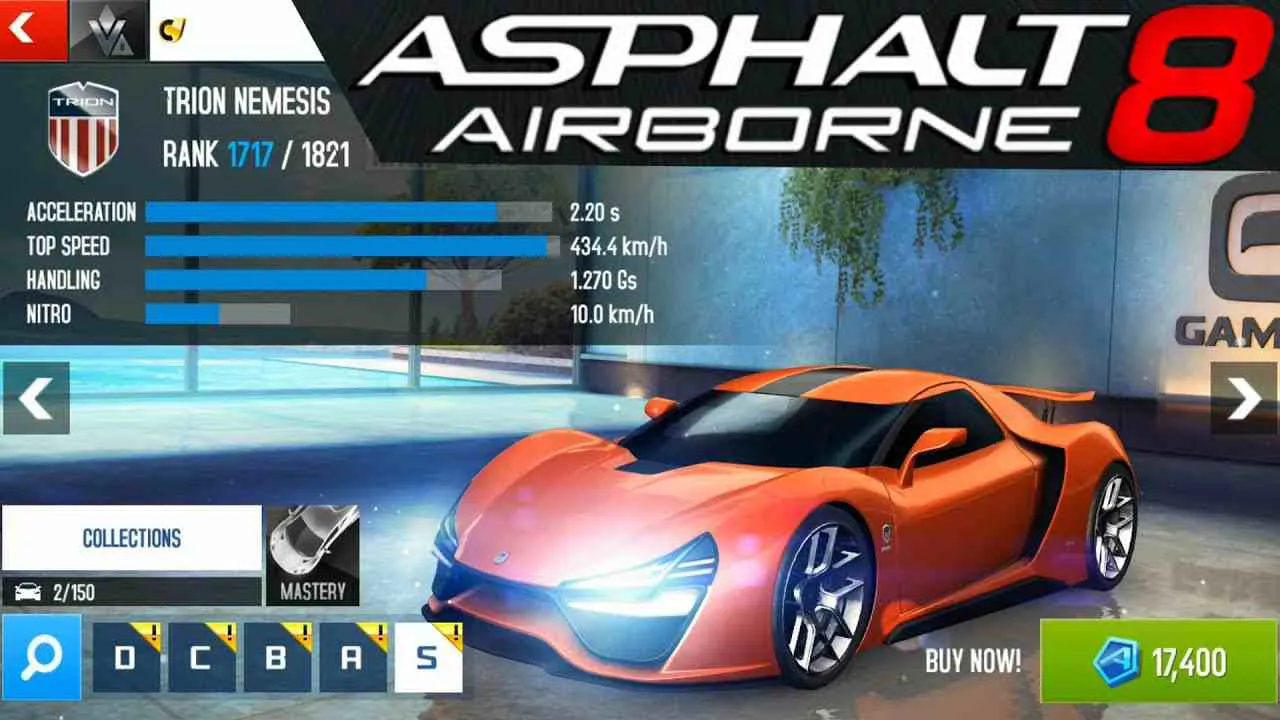Open the Collections screen
This screenshot has height=720, width=1280.
(130, 539)
